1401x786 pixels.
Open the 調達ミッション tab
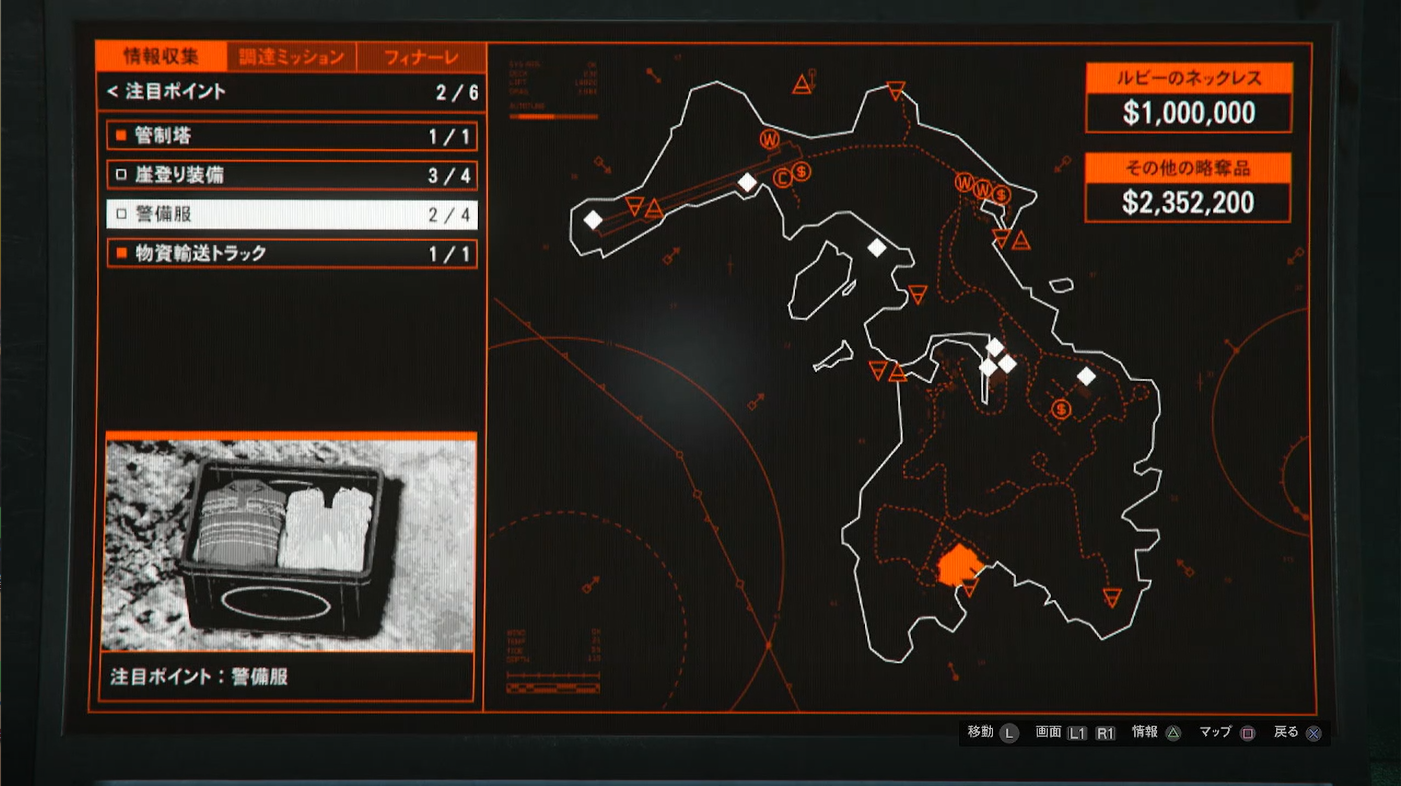(x=291, y=57)
